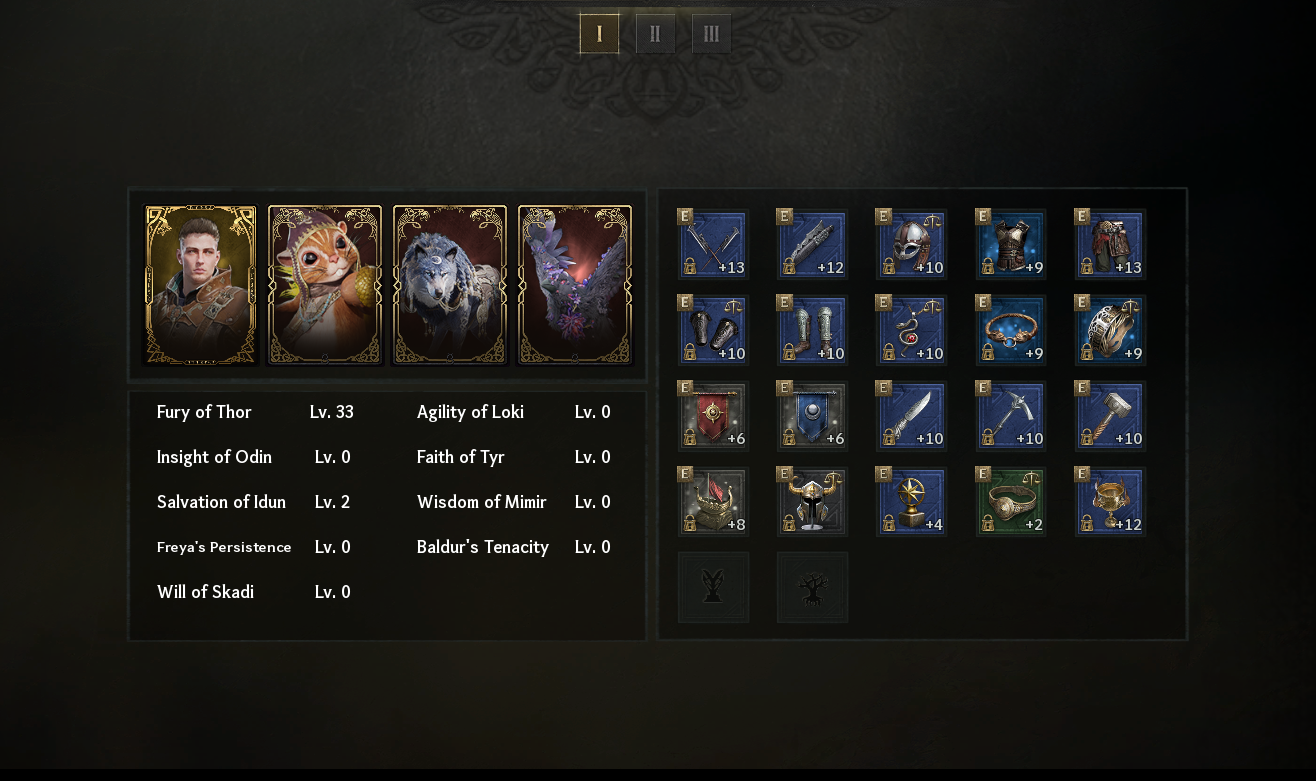The height and width of the screenshot is (781, 1316).
Task: Select the gold torc bracelet slot
Action: tap(1011, 330)
